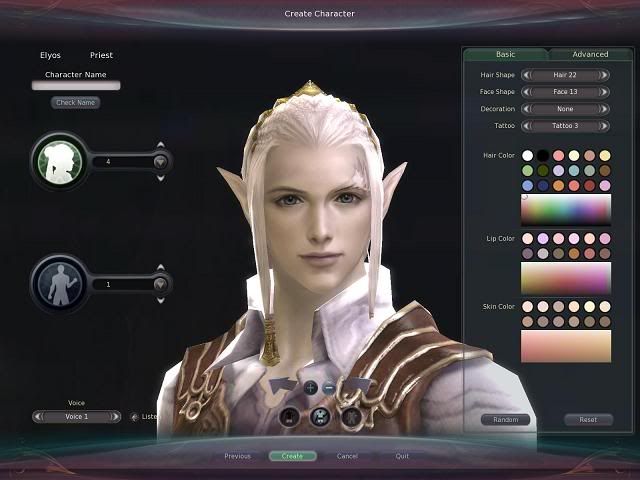Image resolution: width=640 pixels, height=480 pixels.
Task: Quit from the bottom menu
Action: [402, 456]
